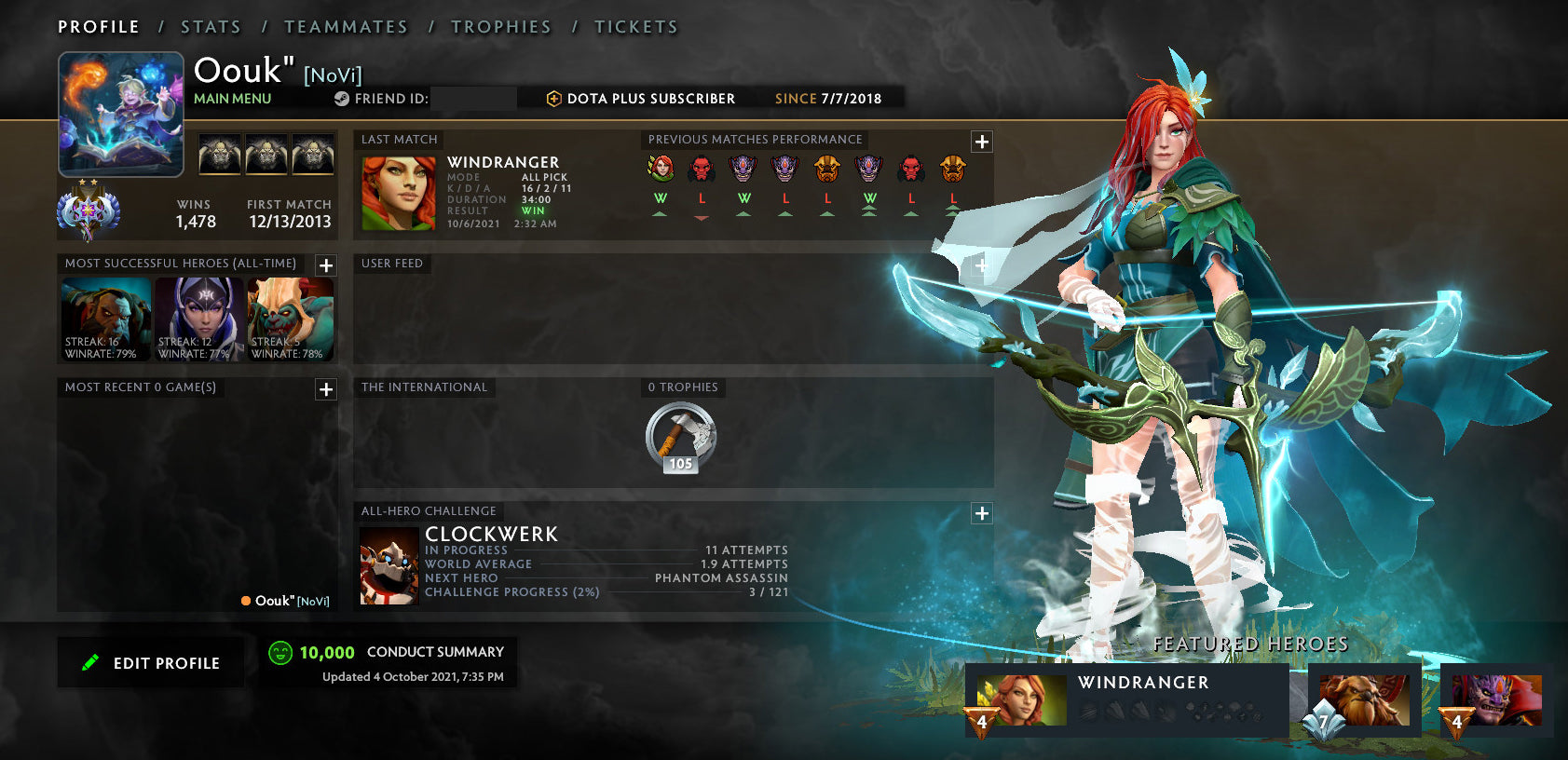Expand Most Successful Heroes section
The image size is (1568, 760).
click(325, 265)
